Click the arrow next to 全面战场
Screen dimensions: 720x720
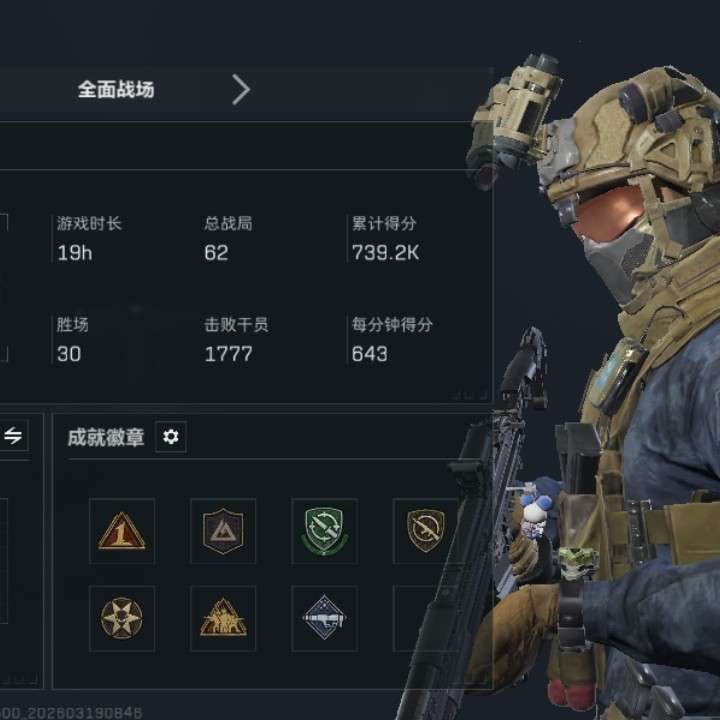pyautogui.click(x=241, y=90)
